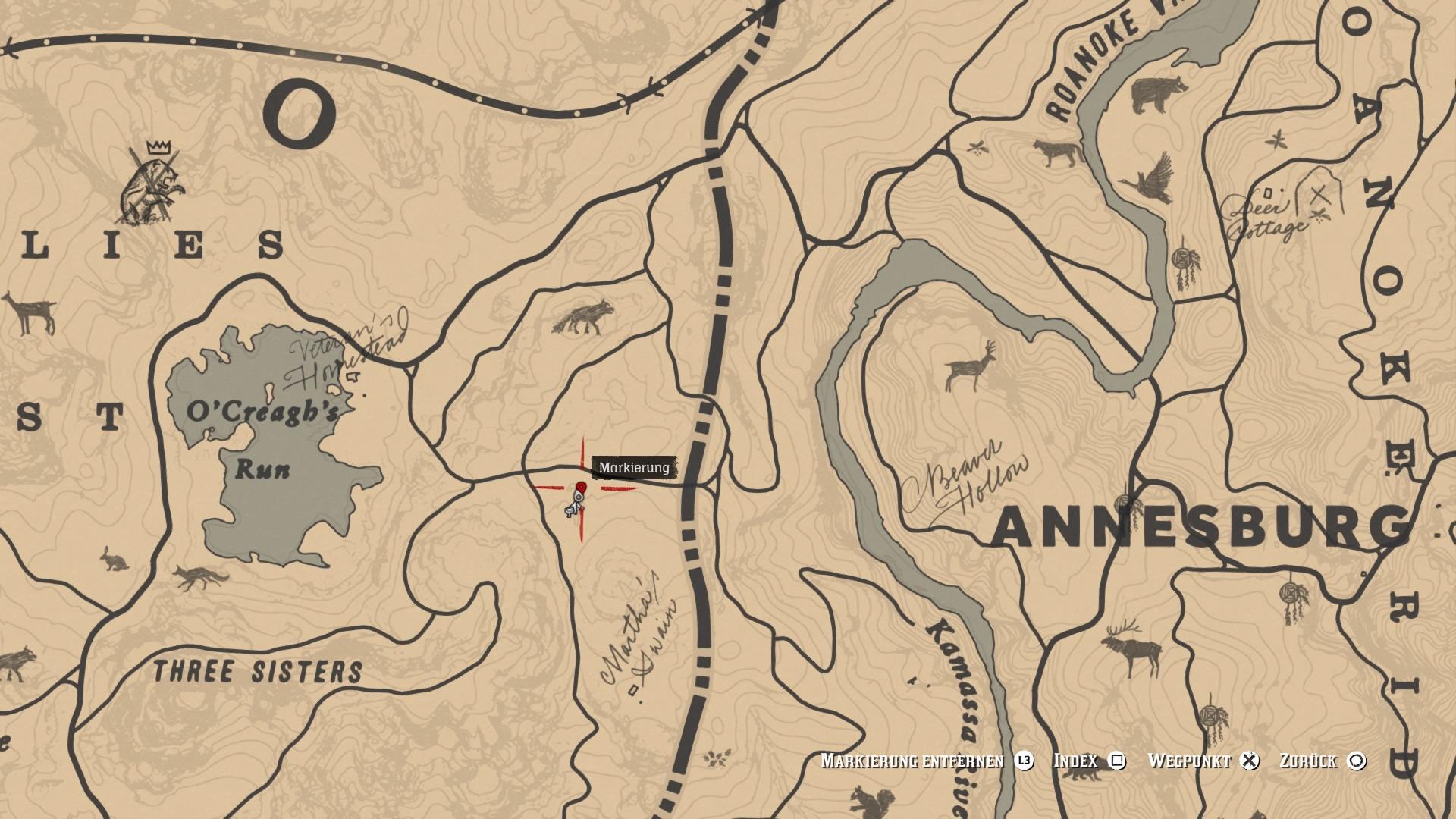Screen dimensions: 1456x819
Task: Select the rabbit marker beside O'Creagh's Run
Action: pos(115,560)
